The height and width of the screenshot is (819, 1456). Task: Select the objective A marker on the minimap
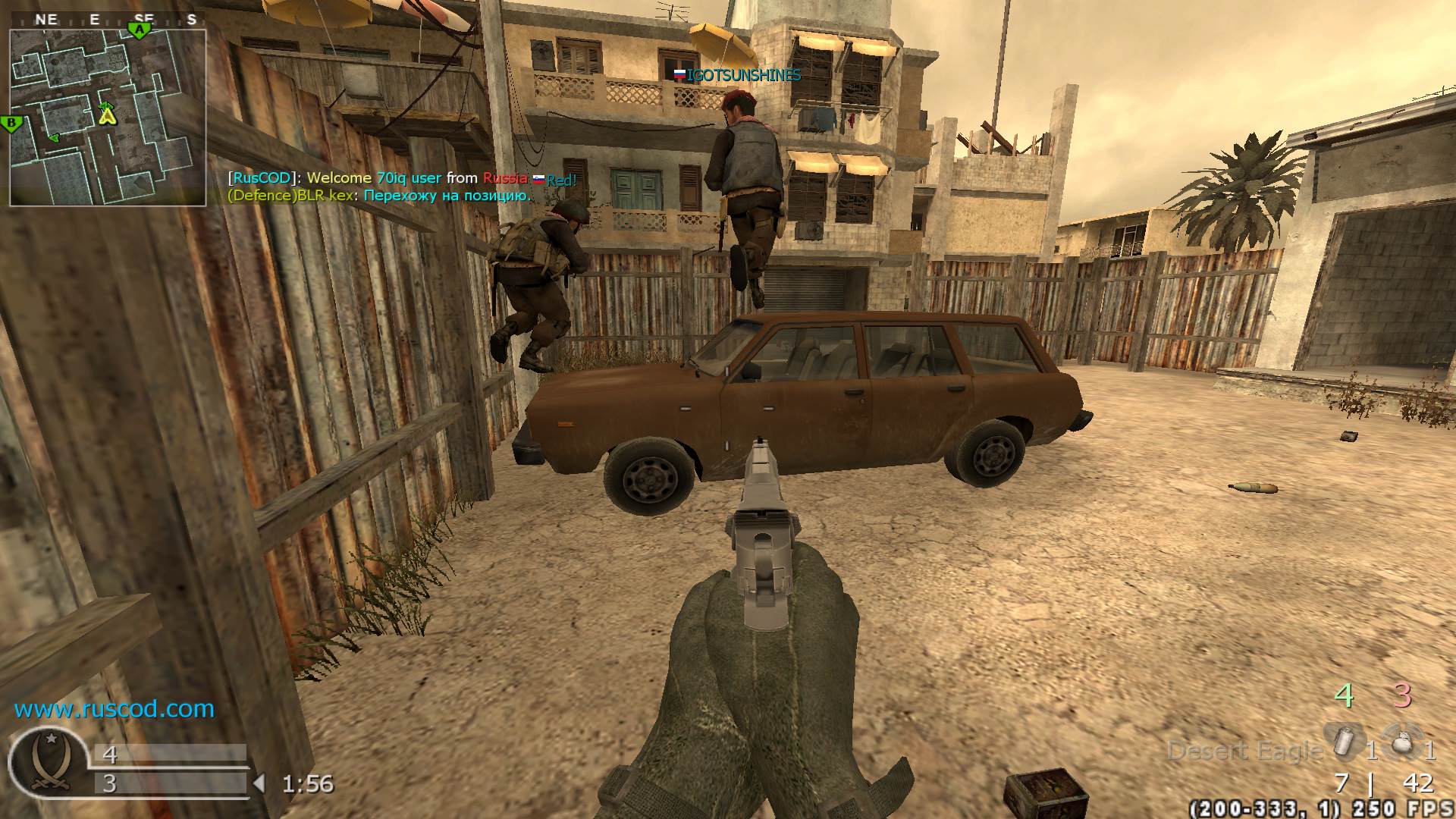pos(139,30)
